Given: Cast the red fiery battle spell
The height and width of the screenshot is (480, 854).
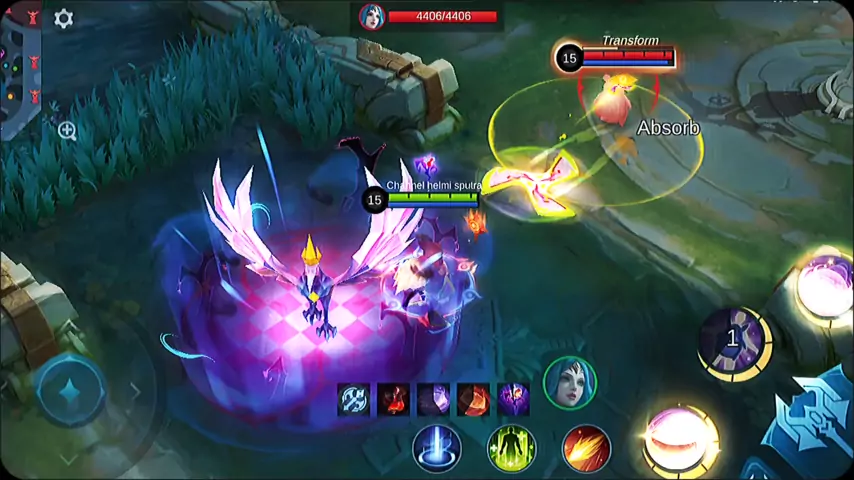Looking at the screenshot, I should (586, 447).
